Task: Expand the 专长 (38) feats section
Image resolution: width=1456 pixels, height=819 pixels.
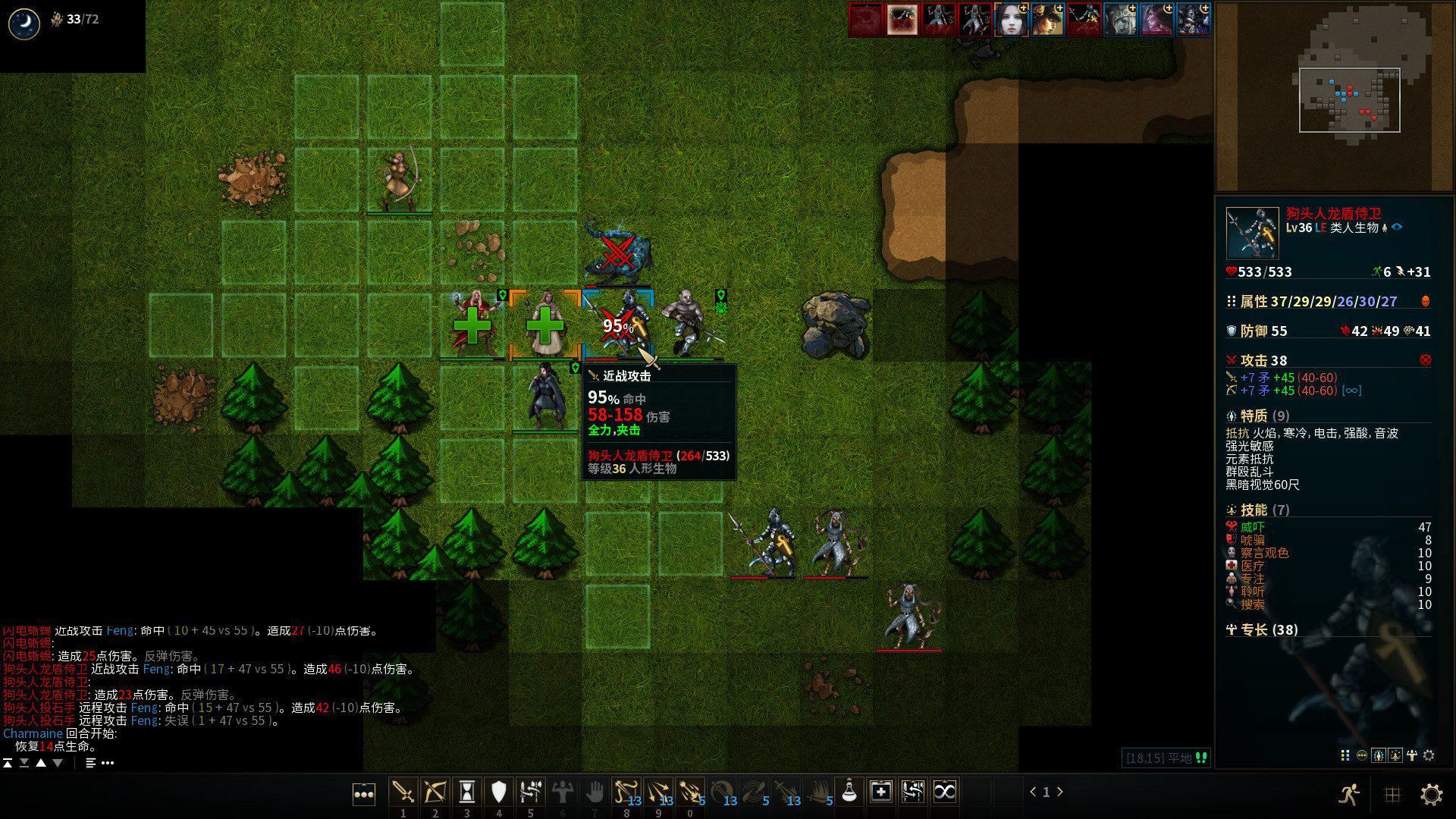Action: (x=1263, y=629)
